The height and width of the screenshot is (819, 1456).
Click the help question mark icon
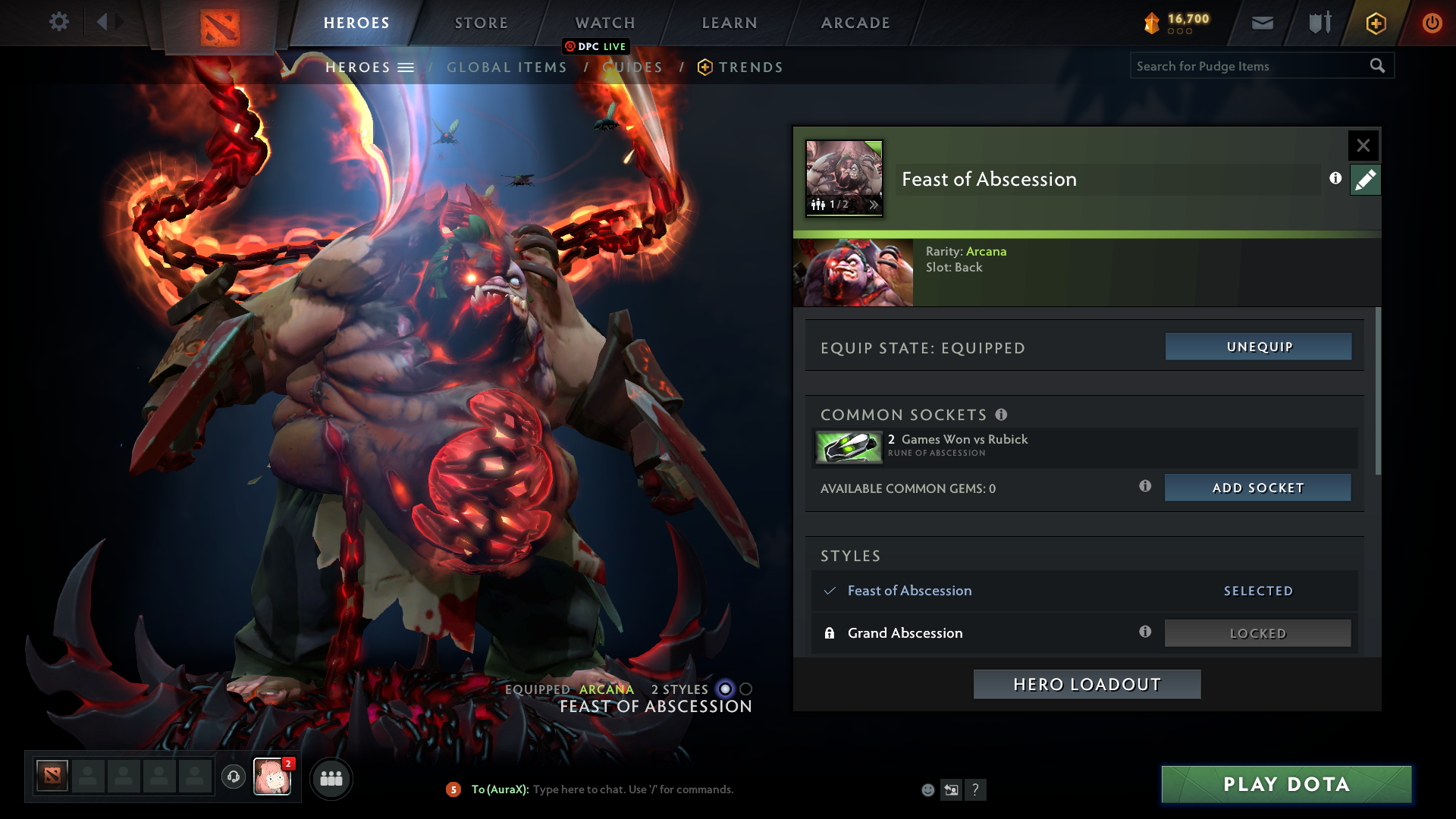click(x=976, y=789)
